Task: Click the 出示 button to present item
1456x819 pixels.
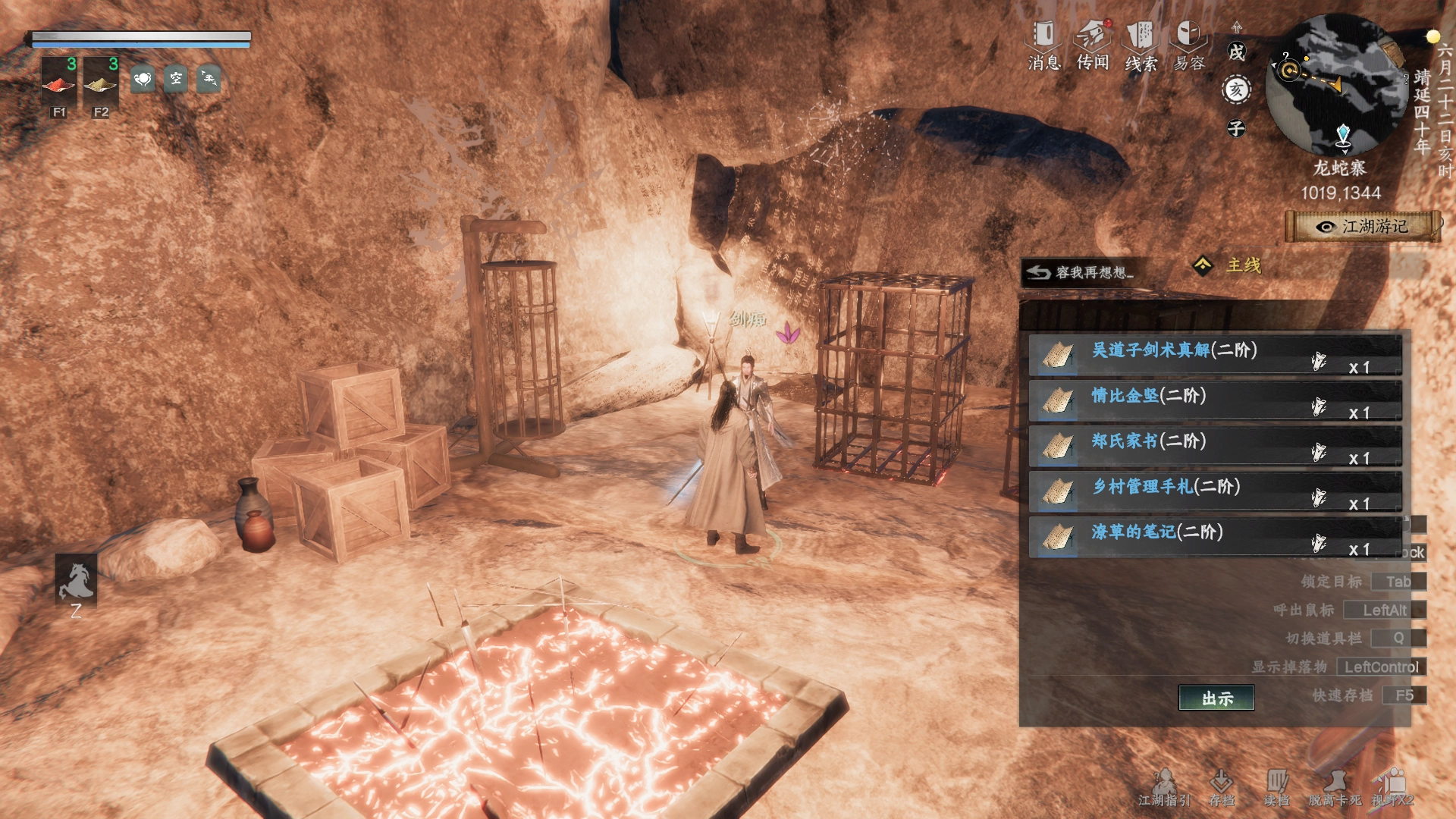Action: coord(1216,698)
